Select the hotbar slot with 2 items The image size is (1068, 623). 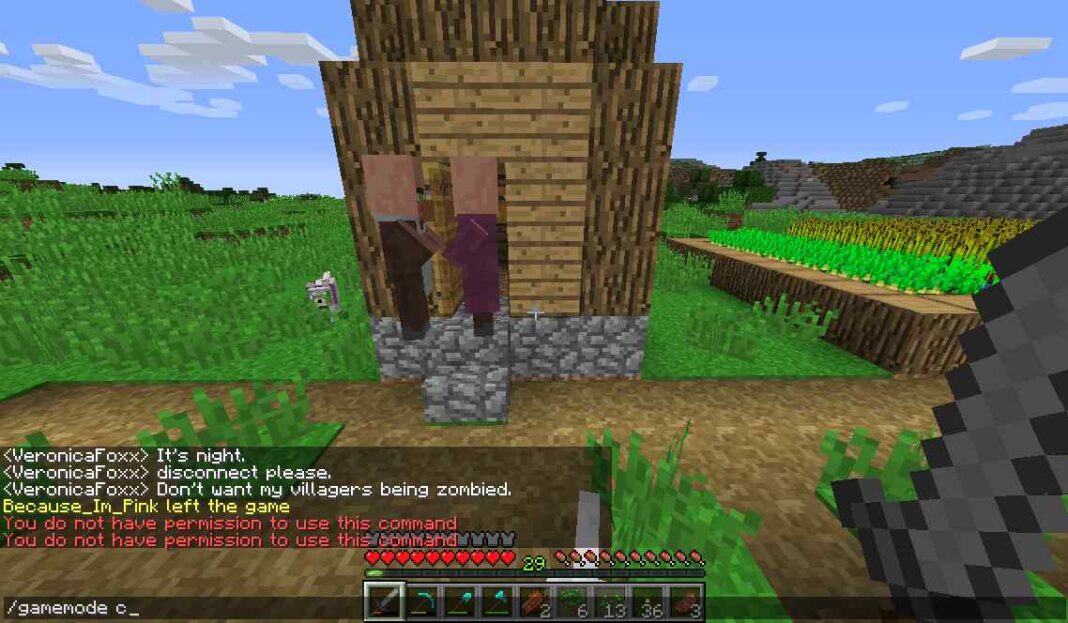pos(534,602)
